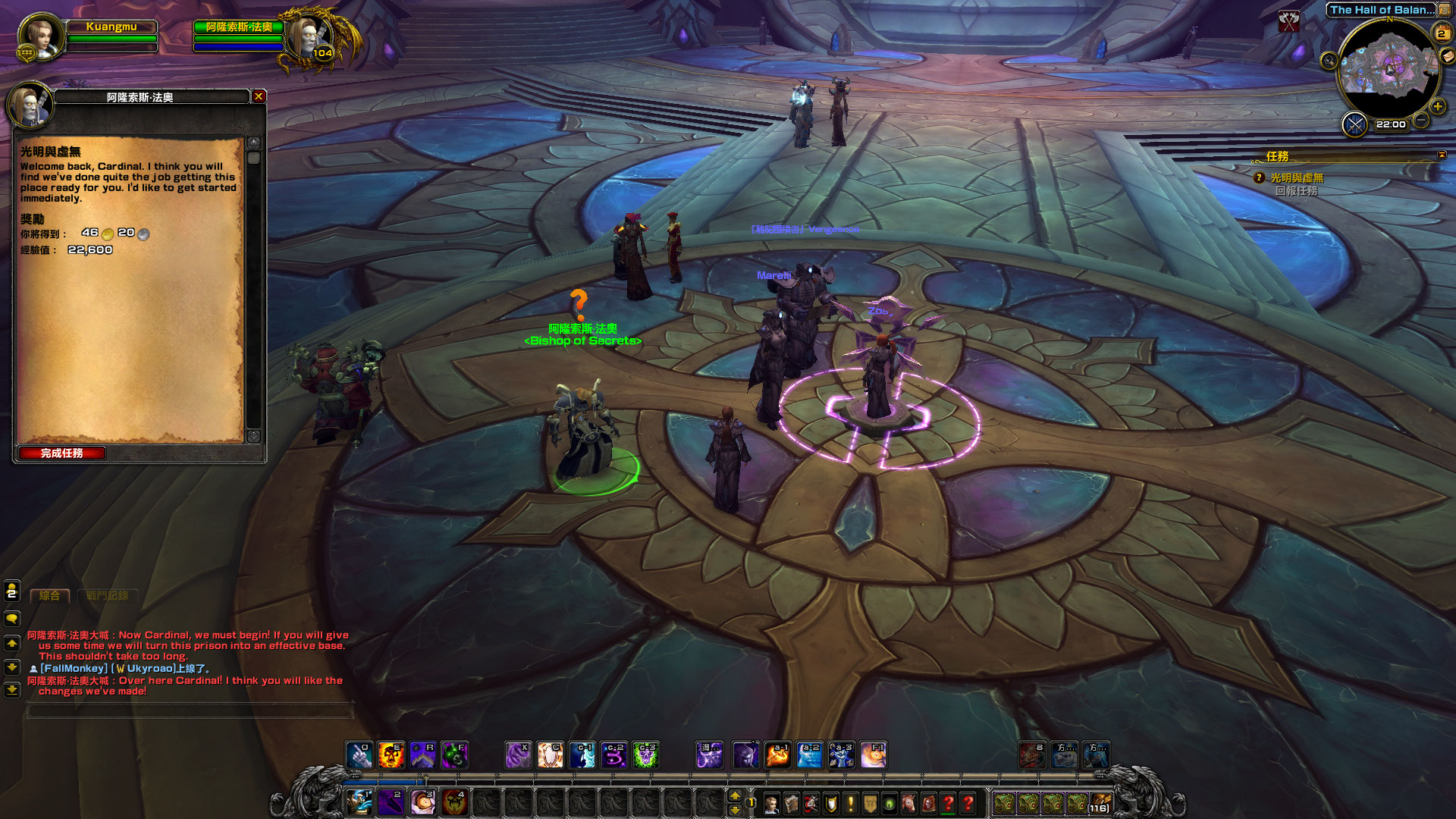
Task: Zoom in on the minimap
Action: pos(1437,107)
